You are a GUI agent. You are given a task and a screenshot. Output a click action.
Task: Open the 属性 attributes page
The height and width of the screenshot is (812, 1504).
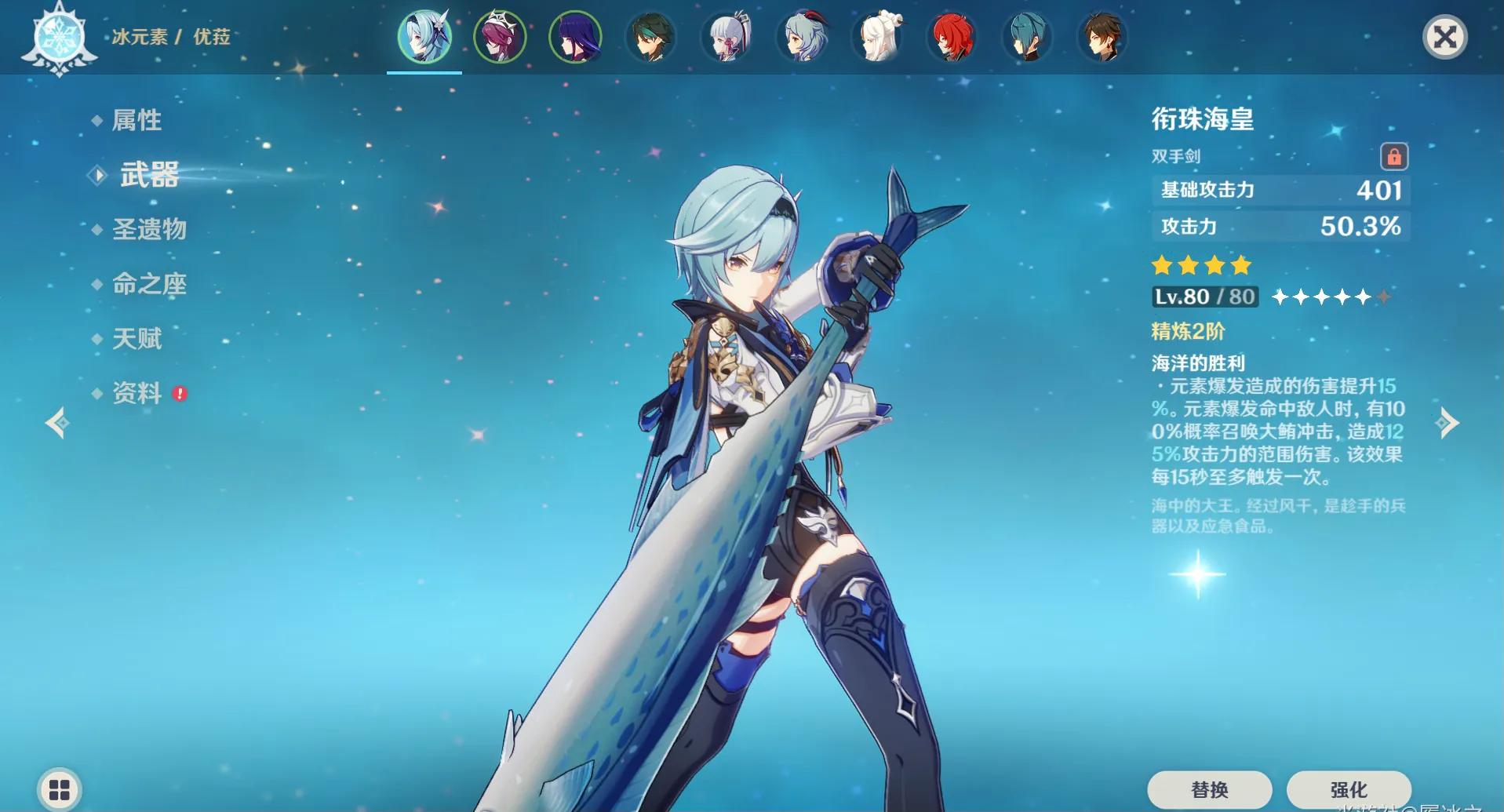click(137, 120)
